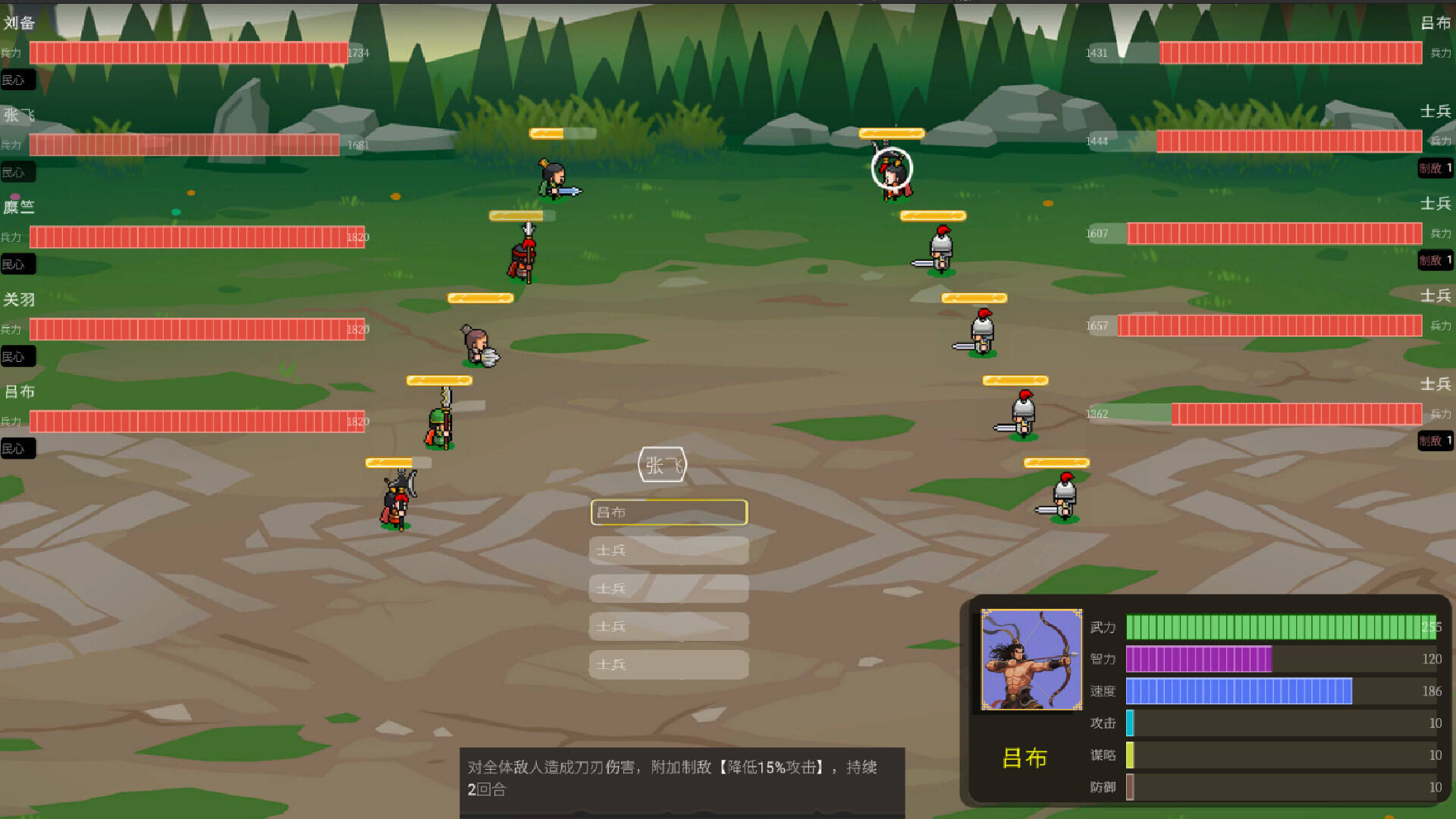Click the 民心 badge under 刘备
This screenshot has width=1456, height=819.
[x=18, y=80]
